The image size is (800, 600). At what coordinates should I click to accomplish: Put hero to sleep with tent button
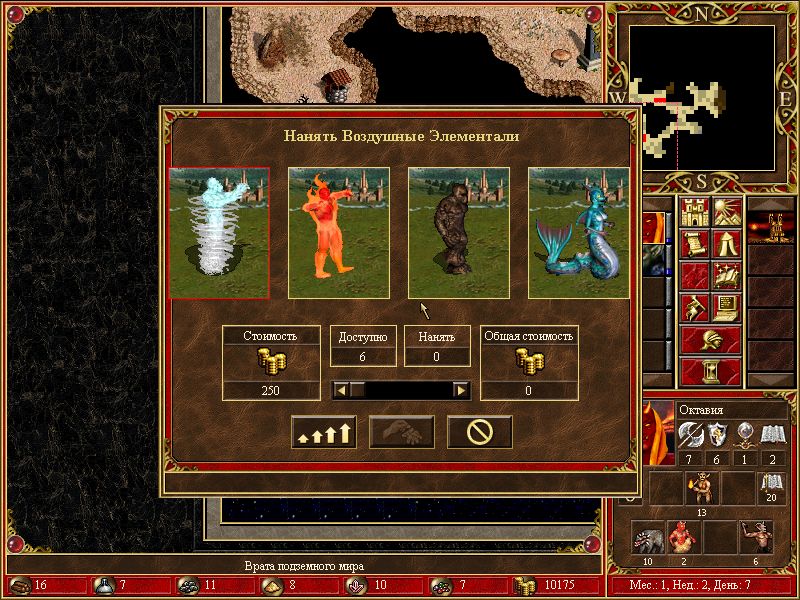727,244
